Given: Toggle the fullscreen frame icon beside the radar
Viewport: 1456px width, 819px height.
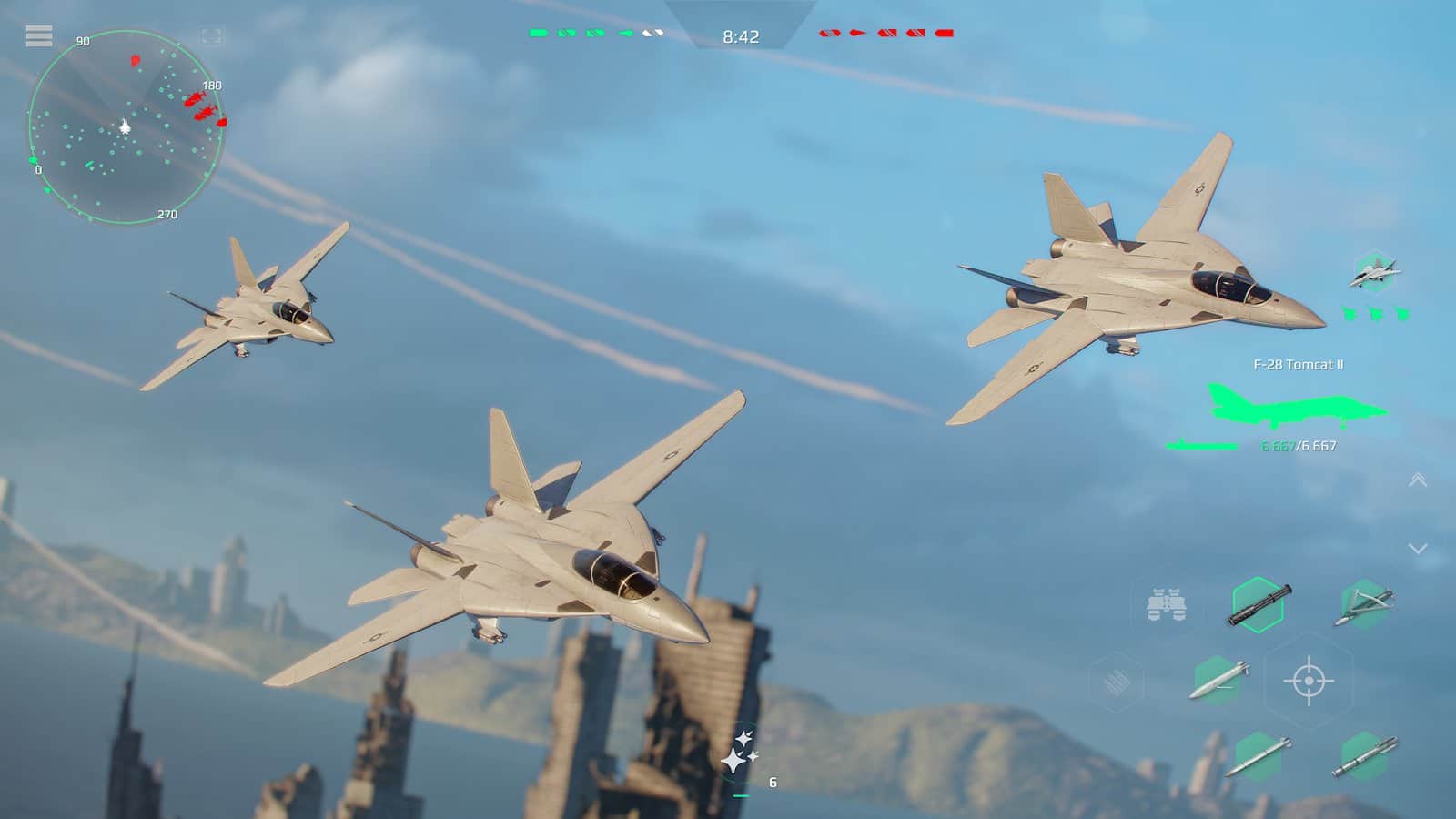Looking at the screenshot, I should pyautogui.click(x=211, y=36).
